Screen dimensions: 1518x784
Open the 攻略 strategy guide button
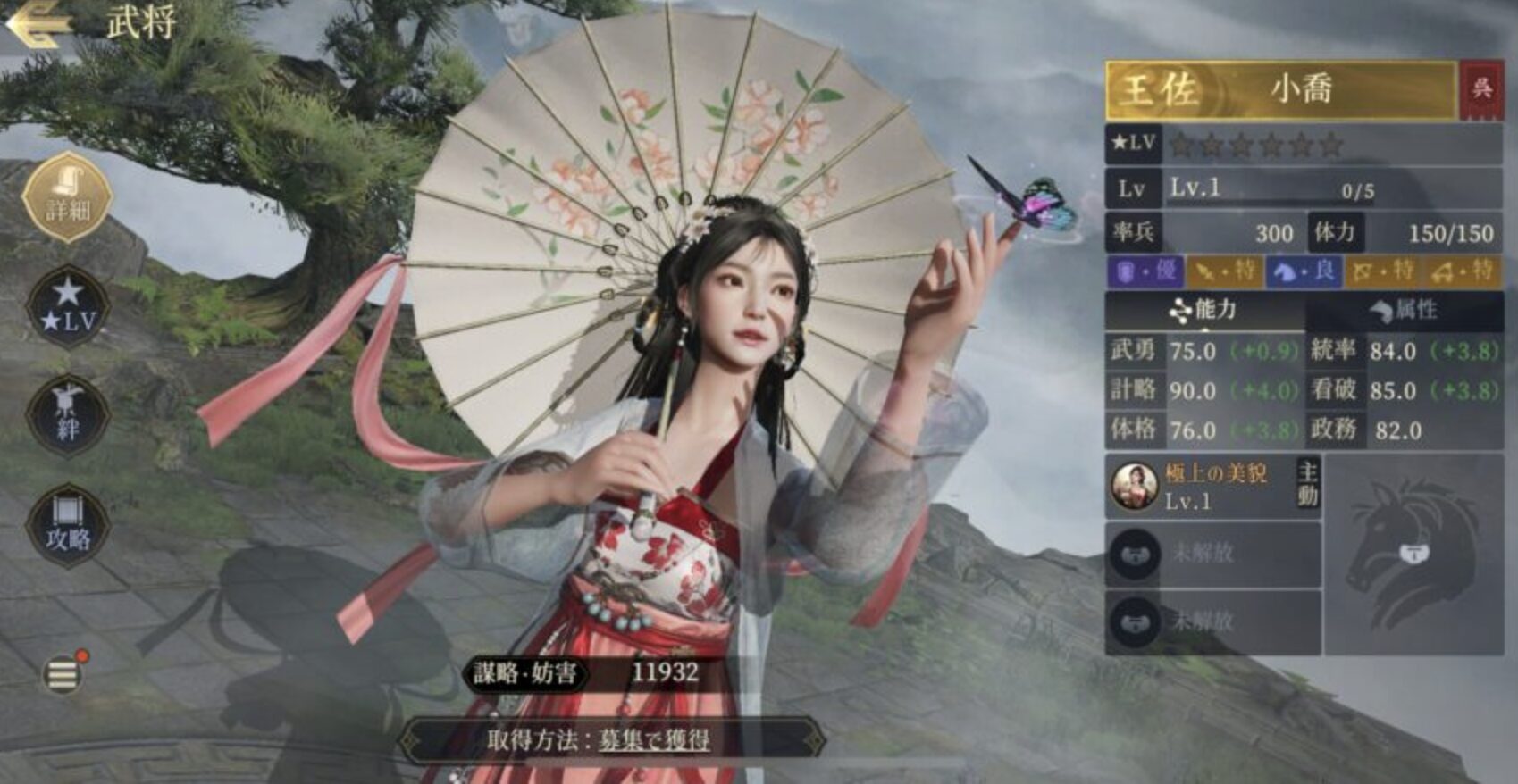point(68,524)
